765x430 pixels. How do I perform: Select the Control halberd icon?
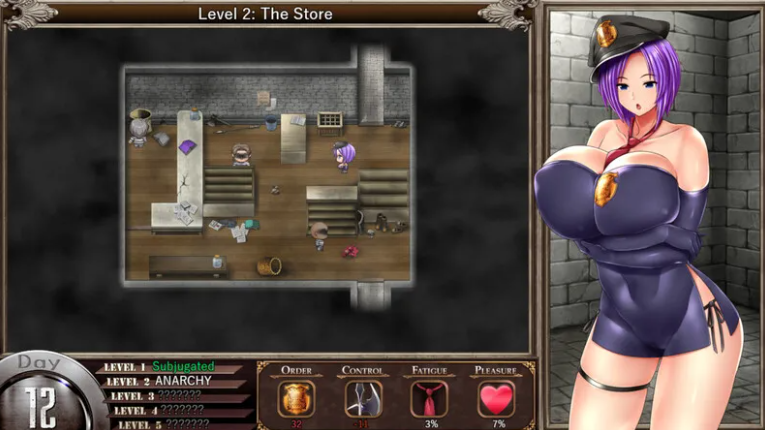363,398
